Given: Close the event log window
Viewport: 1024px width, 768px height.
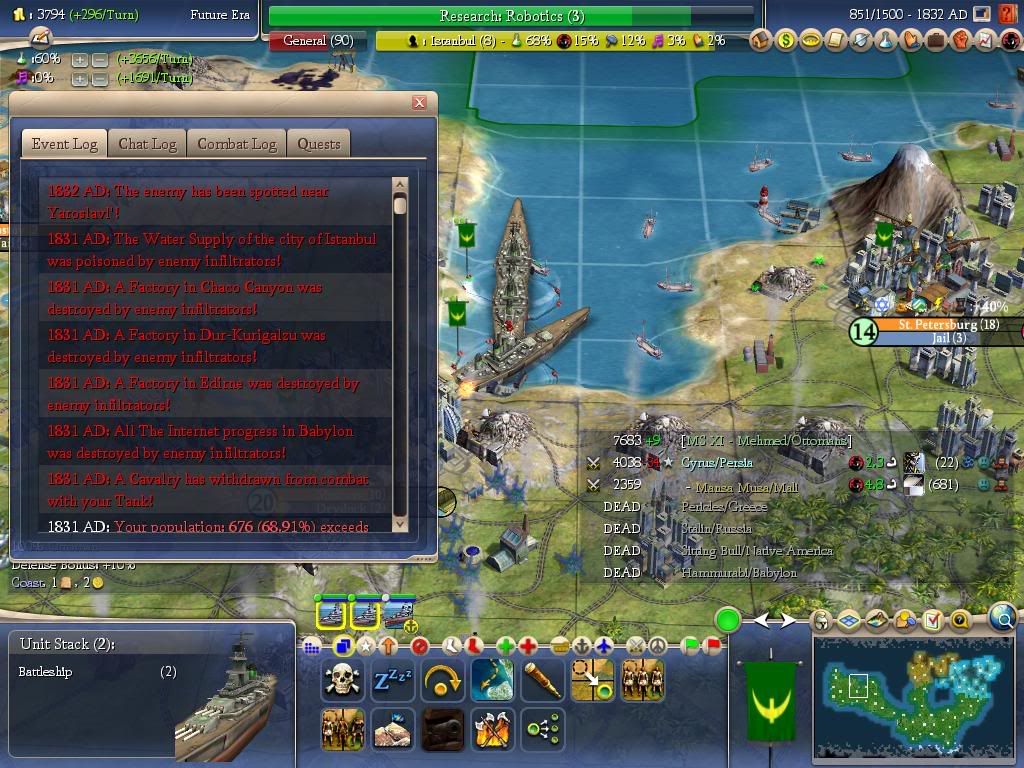Looking at the screenshot, I should click(x=420, y=102).
